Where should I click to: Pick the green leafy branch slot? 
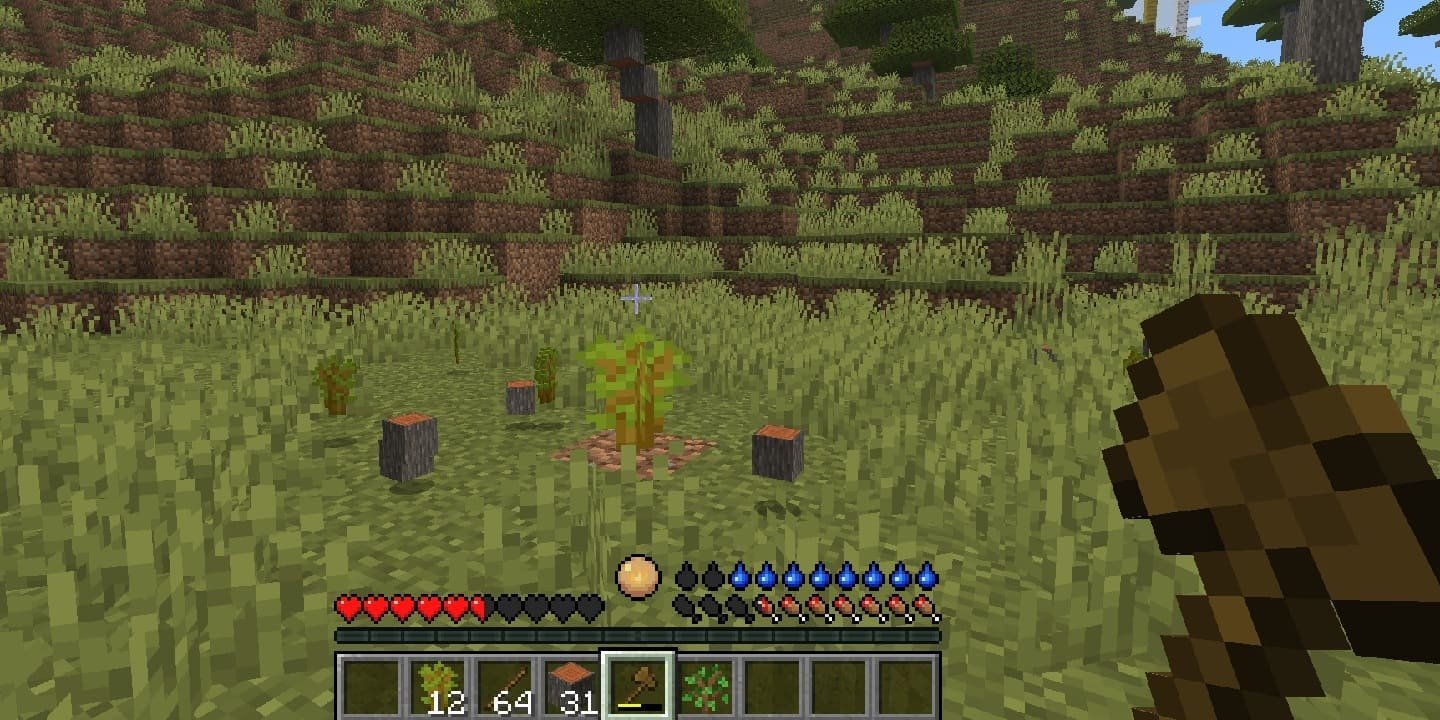[705, 686]
